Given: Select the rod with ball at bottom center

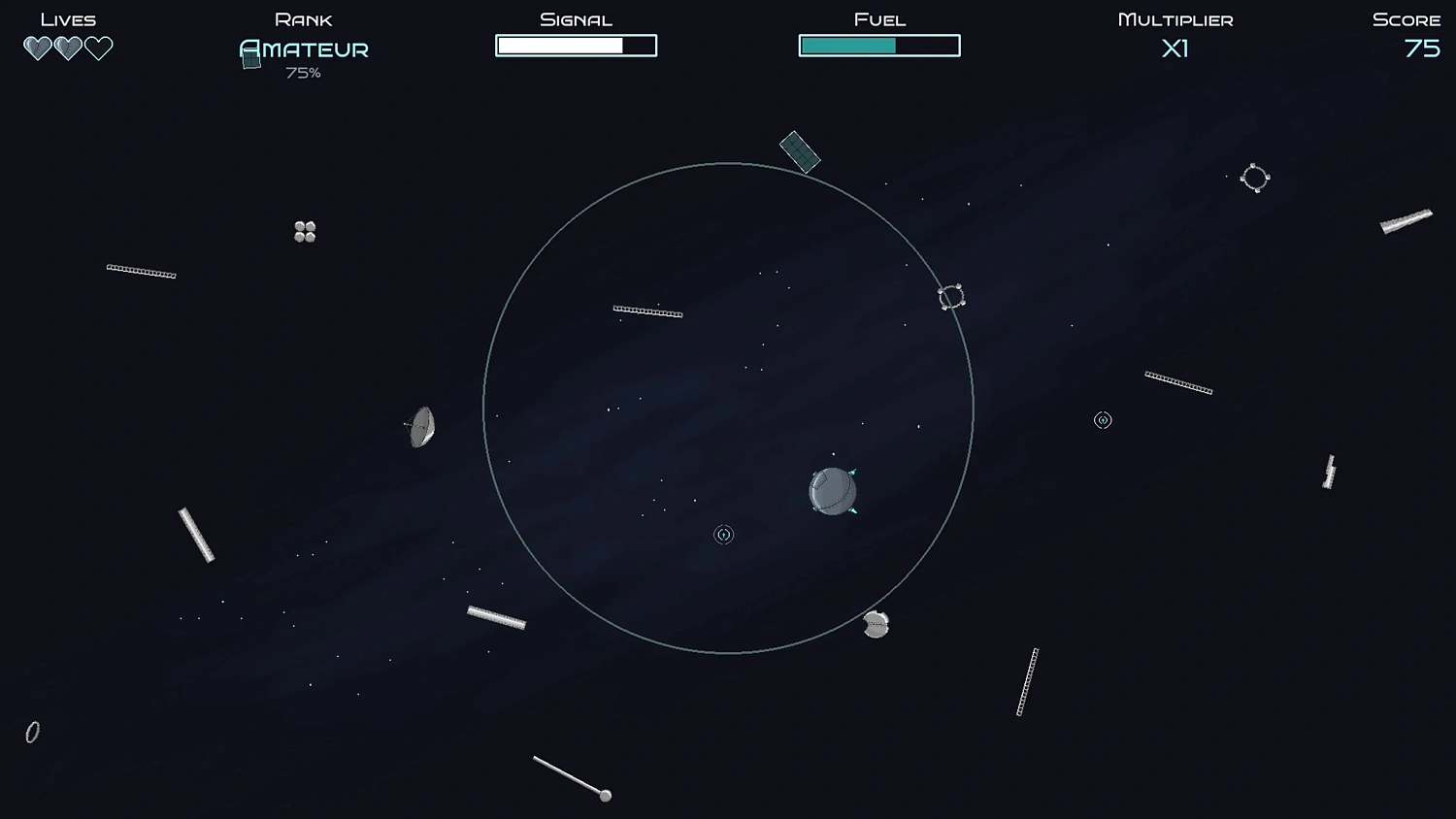Looking at the screenshot, I should tap(571, 776).
